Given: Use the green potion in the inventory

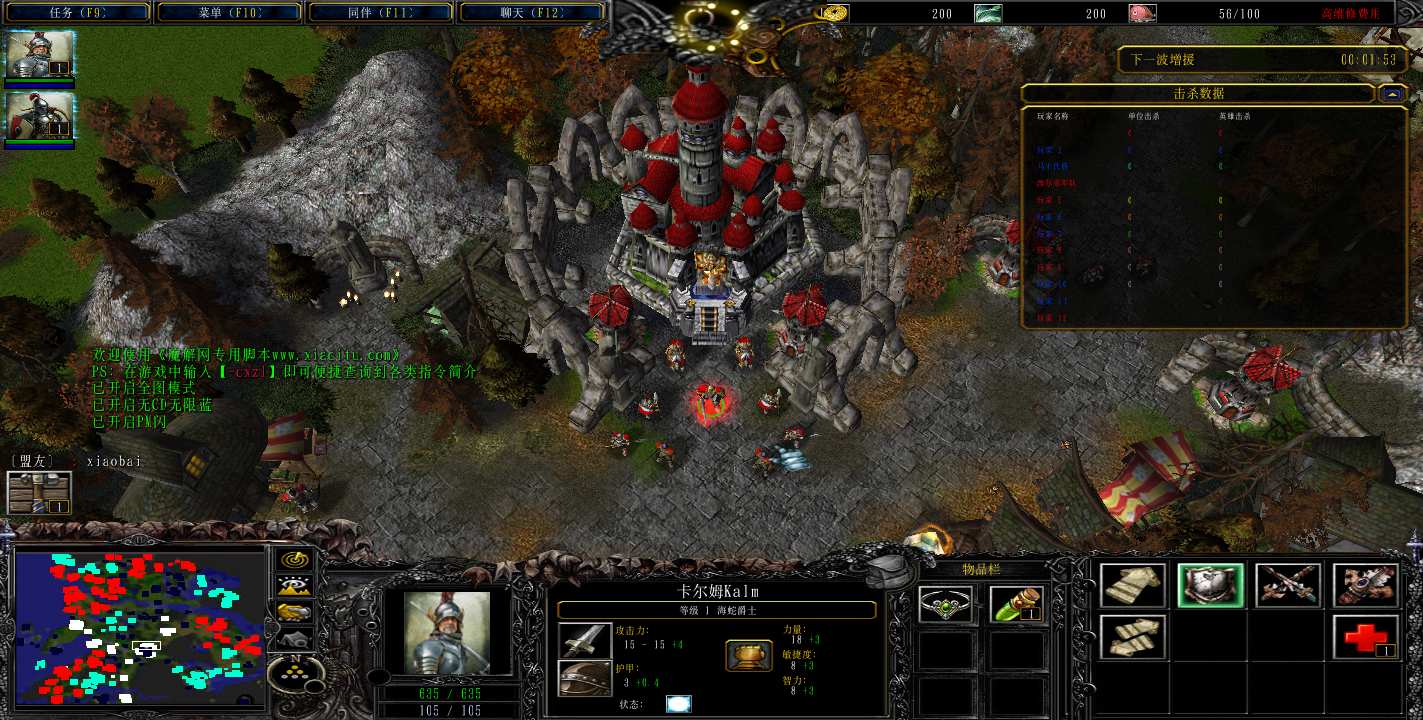Looking at the screenshot, I should coord(1017,605).
